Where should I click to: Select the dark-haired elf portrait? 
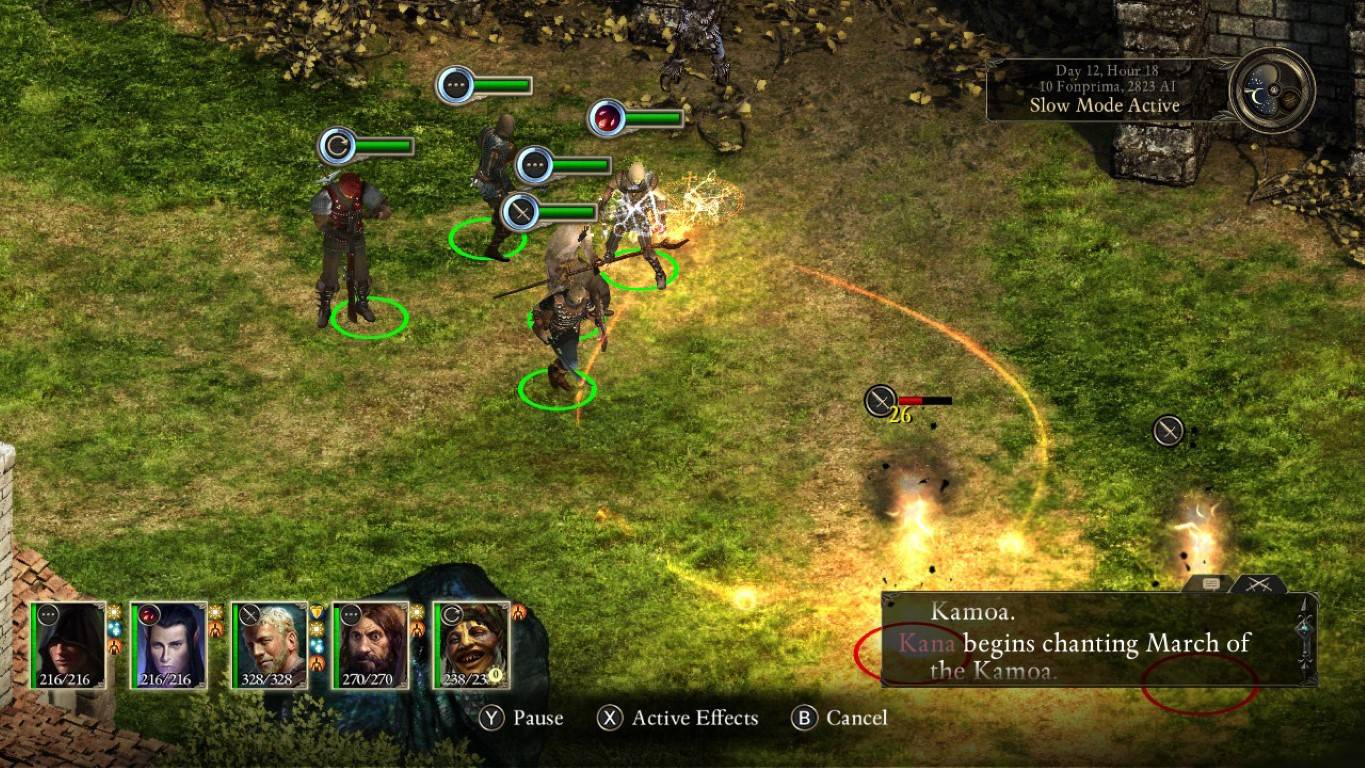pos(169,645)
